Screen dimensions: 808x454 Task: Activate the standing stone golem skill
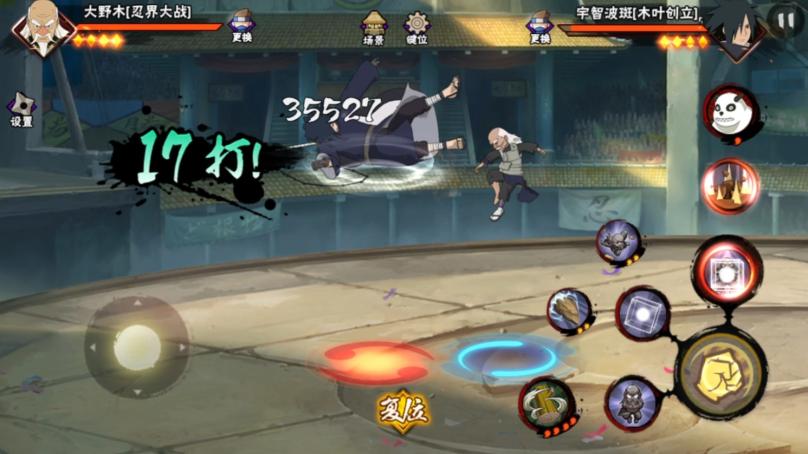click(632, 403)
